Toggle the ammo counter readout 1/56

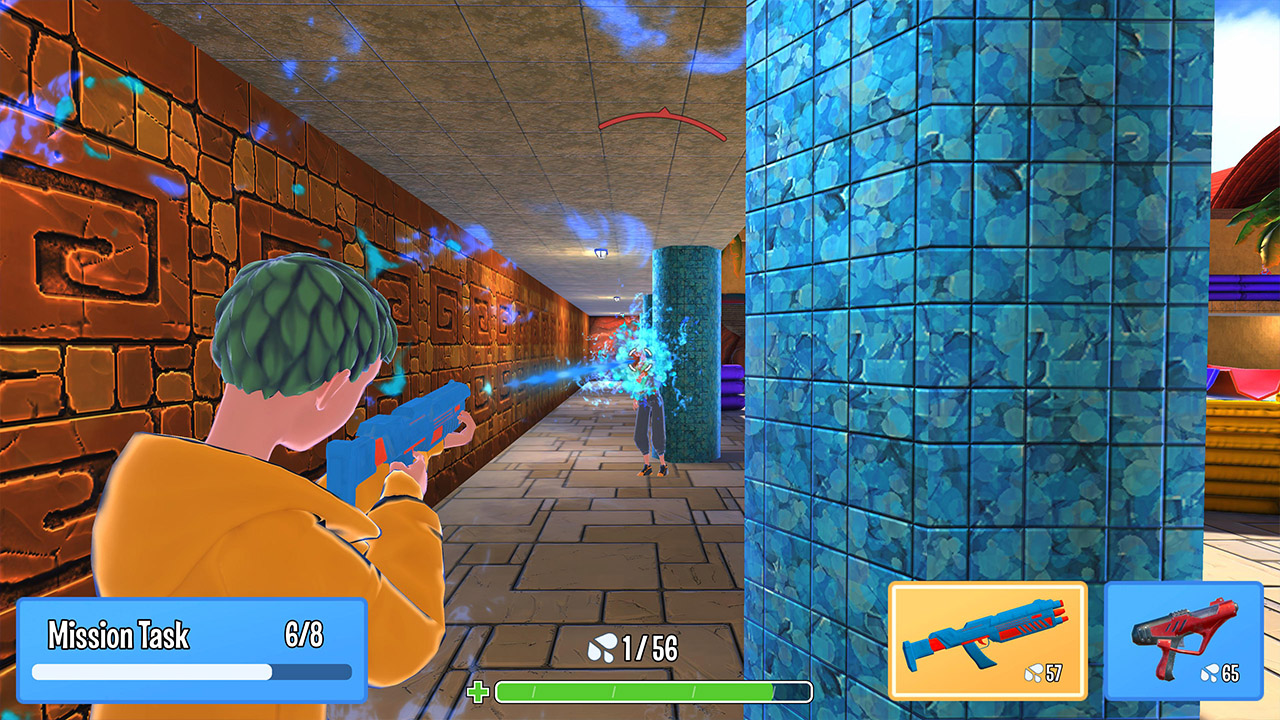pyautogui.click(x=650, y=647)
